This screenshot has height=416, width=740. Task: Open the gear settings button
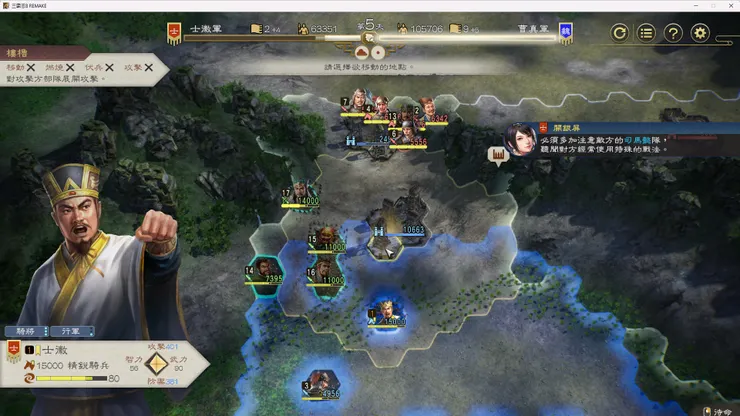tap(701, 33)
